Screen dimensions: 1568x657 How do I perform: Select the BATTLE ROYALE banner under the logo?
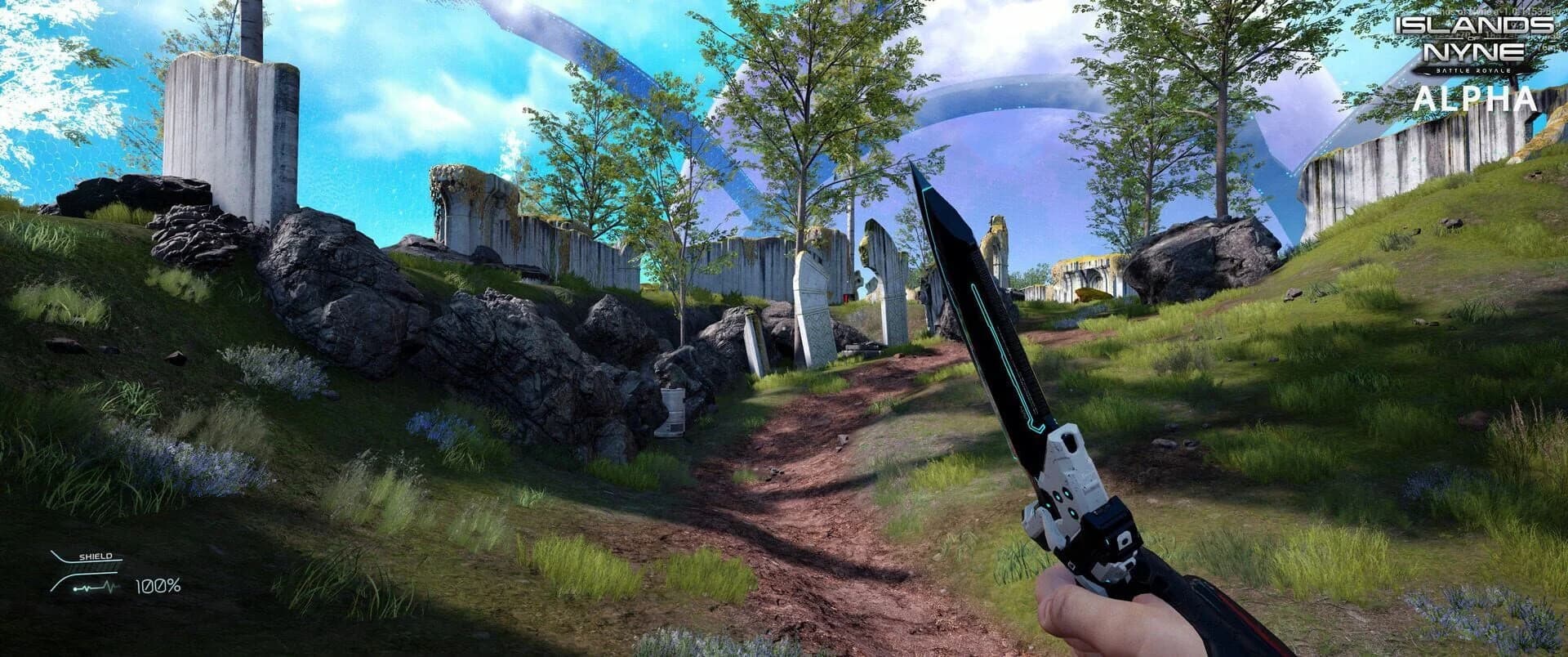[x=1472, y=70]
